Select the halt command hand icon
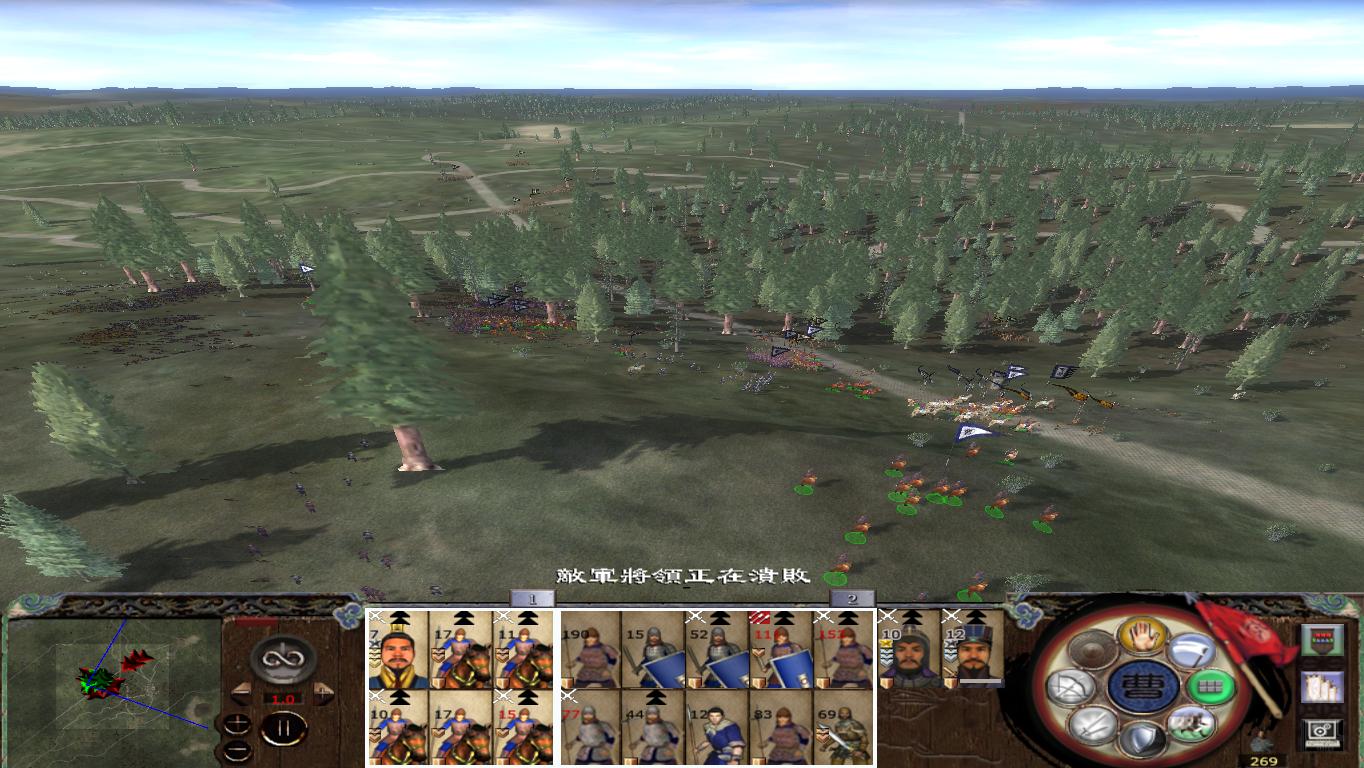Screen dimensions: 1364x768 point(1143,637)
